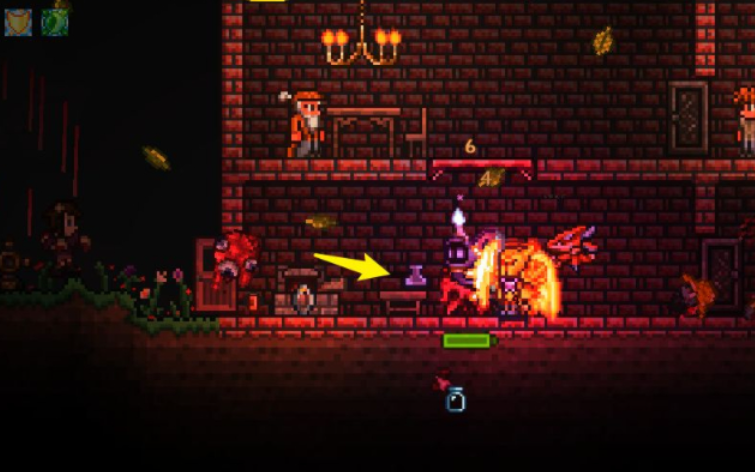
Task: Click the green leaf buff icon
Action: tap(54, 21)
